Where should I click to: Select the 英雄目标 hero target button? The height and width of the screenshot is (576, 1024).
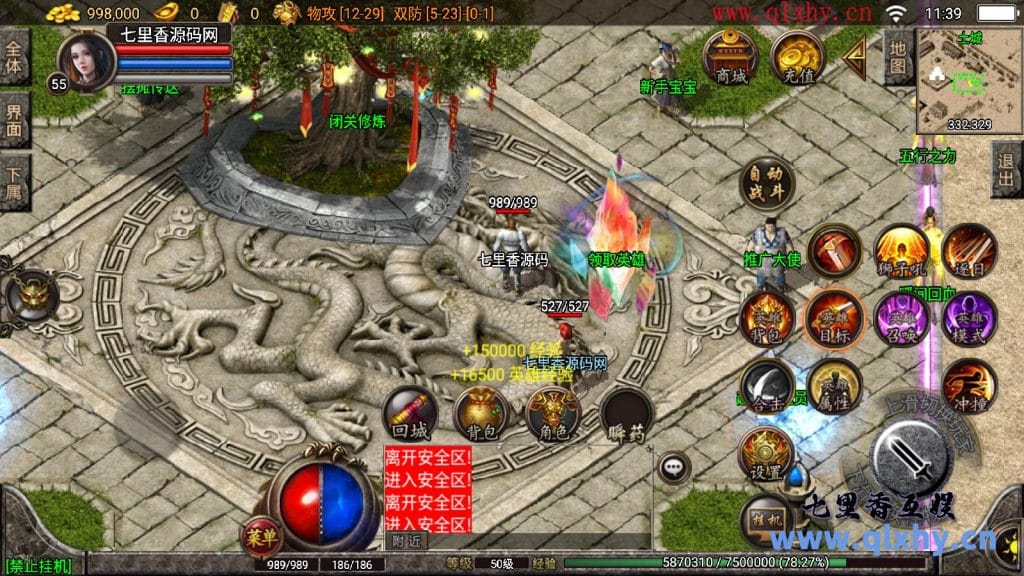pyautogui.click(x=833, y=317)
